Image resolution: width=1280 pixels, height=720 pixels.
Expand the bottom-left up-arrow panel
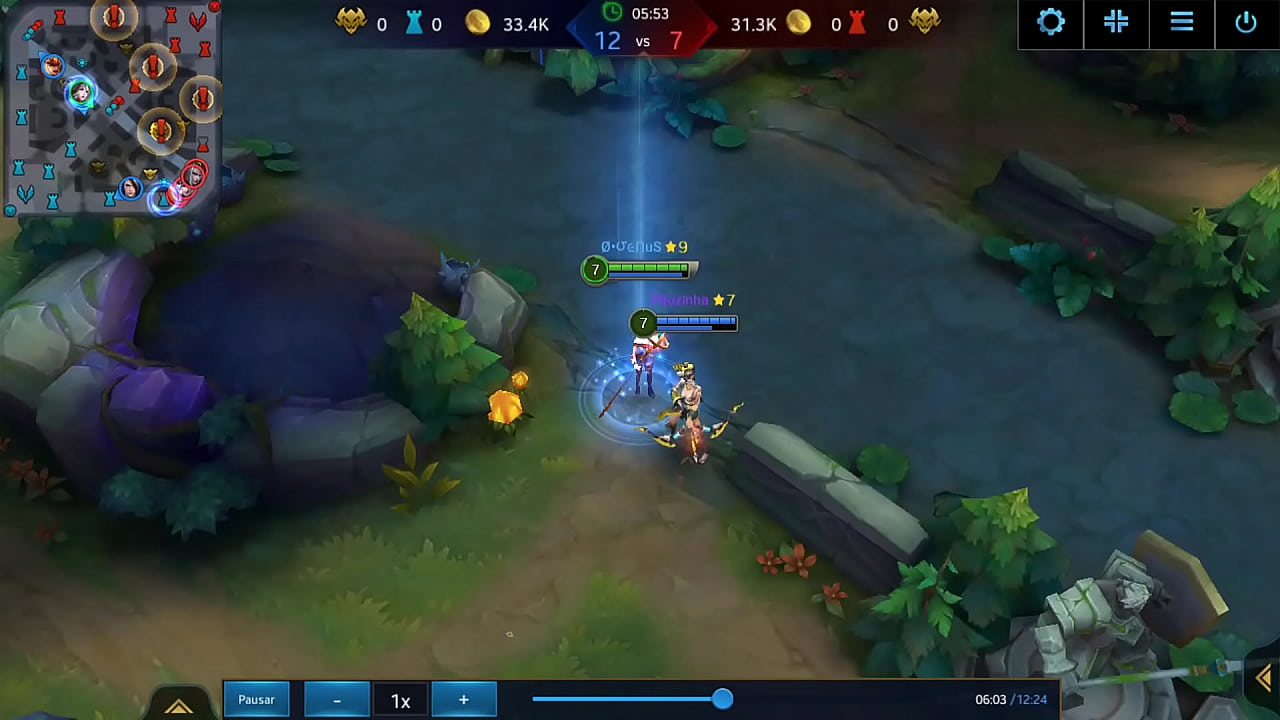179,707
